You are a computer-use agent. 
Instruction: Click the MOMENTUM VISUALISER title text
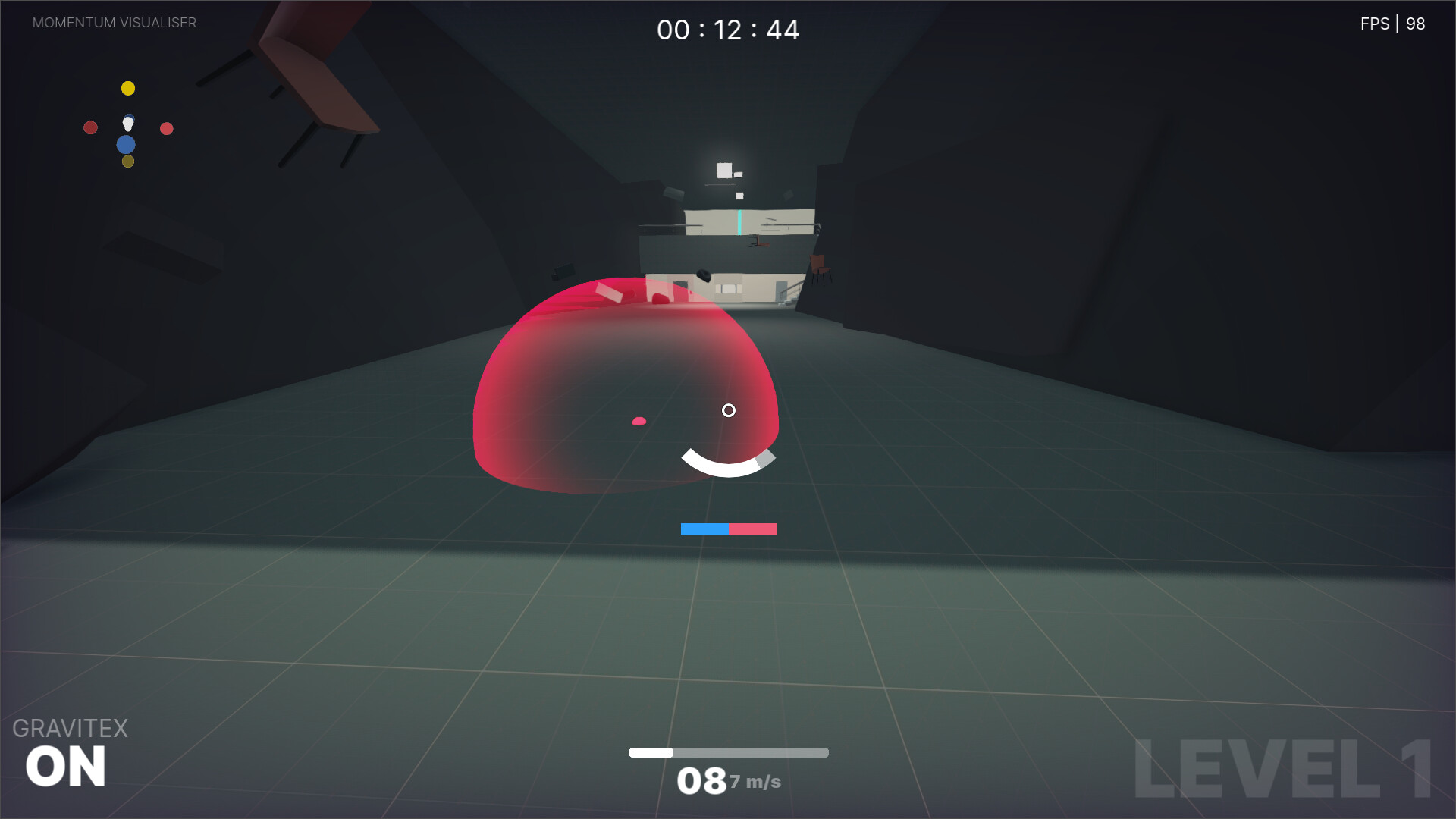[x=114, y=23]
